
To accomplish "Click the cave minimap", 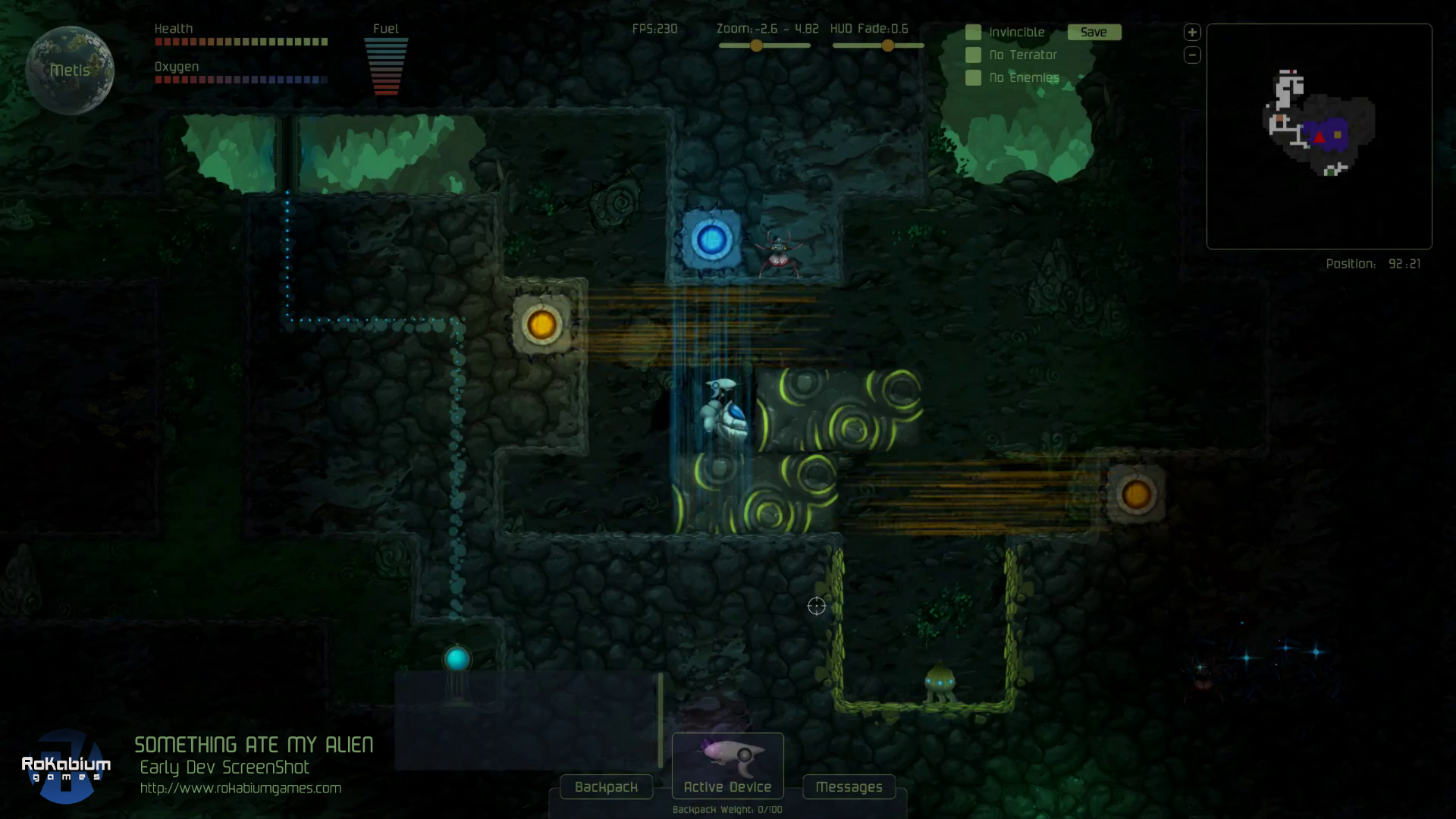I will (1319, 136).
